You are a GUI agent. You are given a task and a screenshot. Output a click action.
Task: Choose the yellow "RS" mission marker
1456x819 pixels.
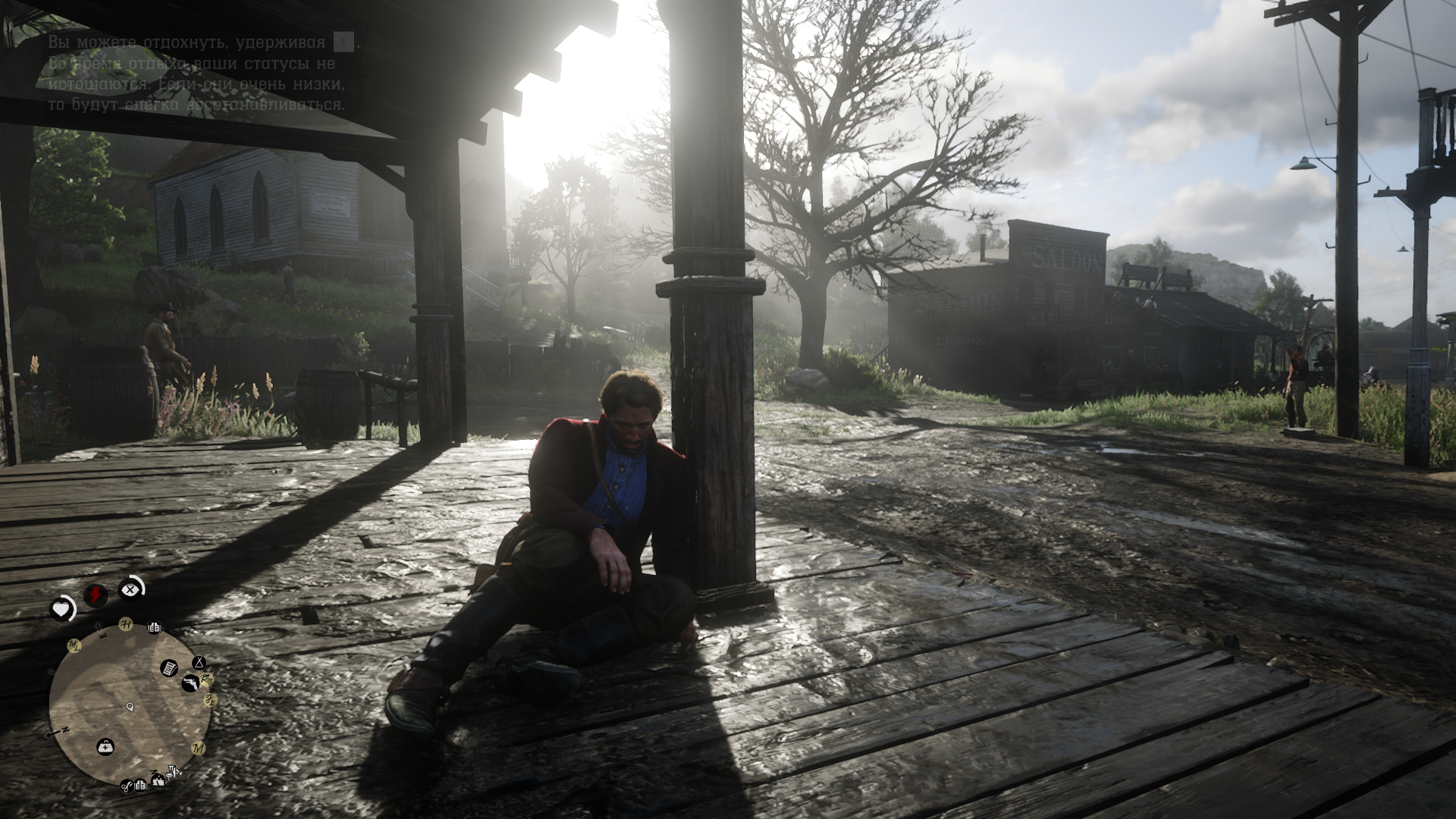[x=206, y=679]
